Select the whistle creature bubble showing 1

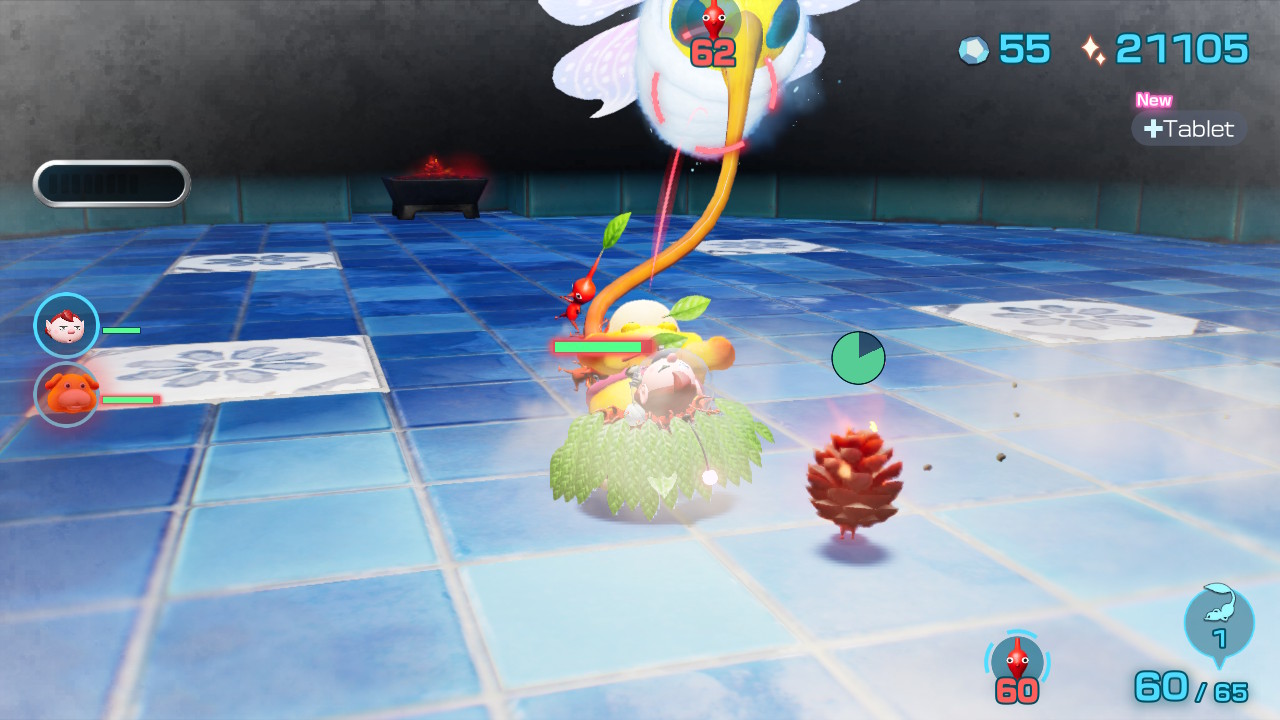1218,625
